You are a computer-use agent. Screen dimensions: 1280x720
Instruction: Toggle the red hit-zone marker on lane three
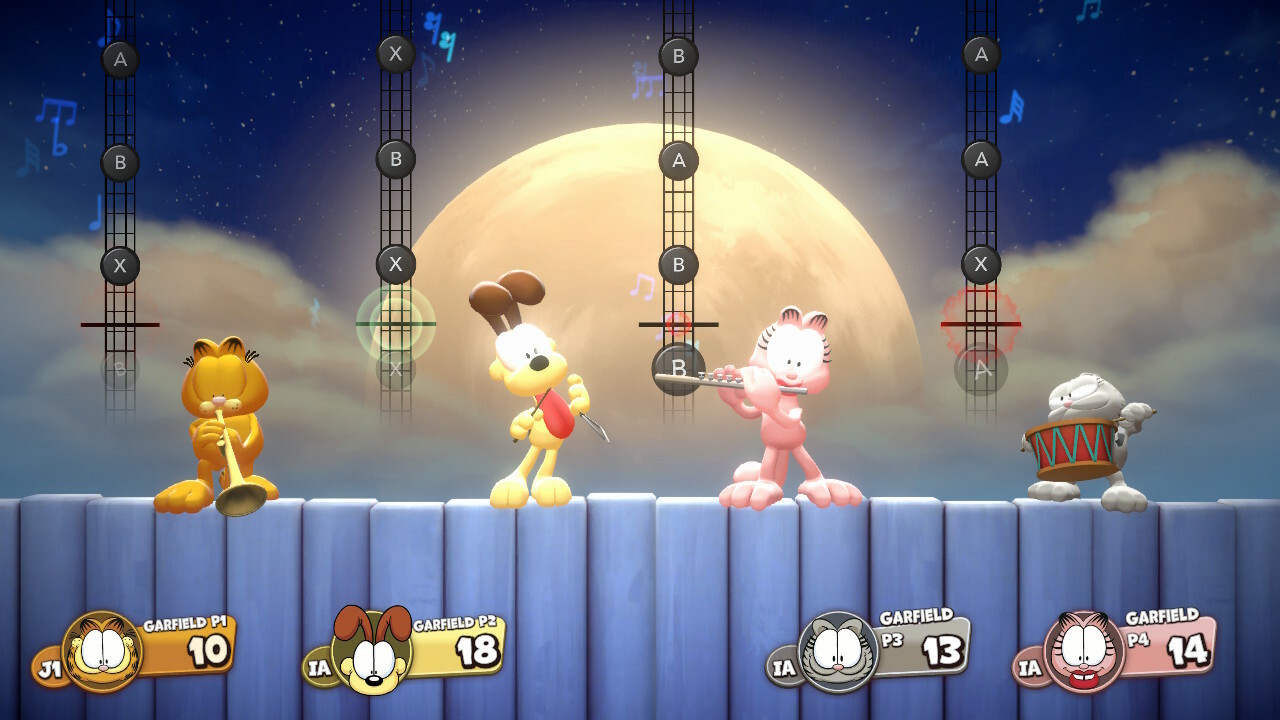click(678, 323)
